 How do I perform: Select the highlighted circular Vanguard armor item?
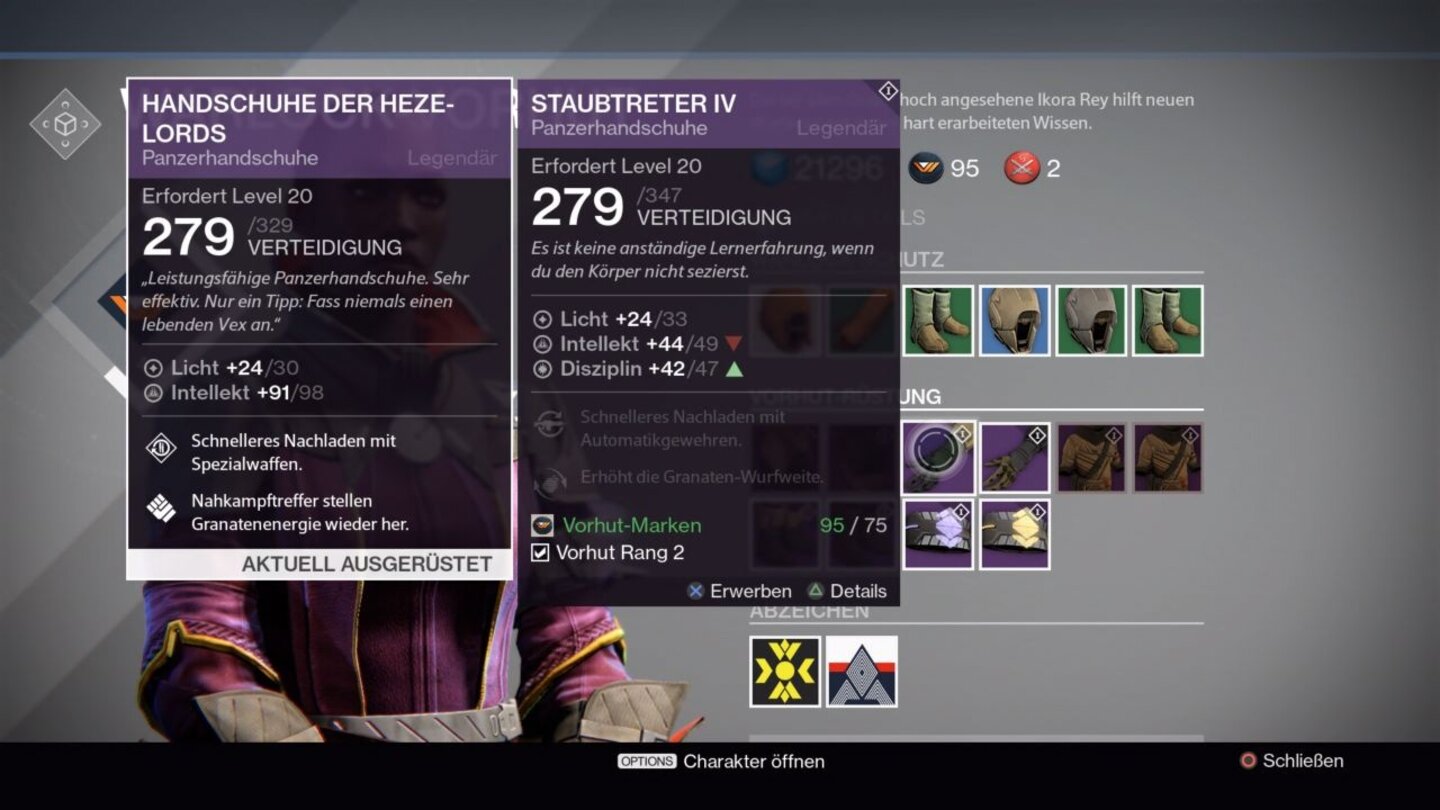[x=939, y=457]
